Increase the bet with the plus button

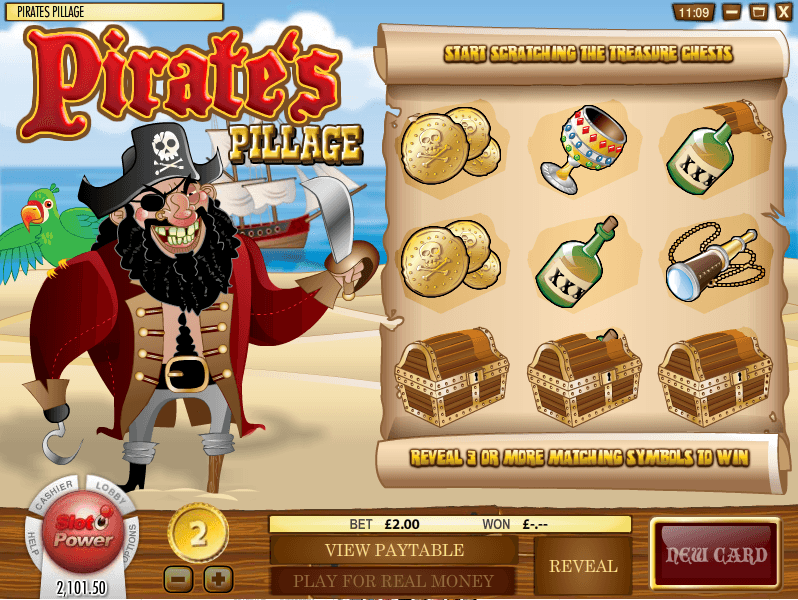point(218,578)
